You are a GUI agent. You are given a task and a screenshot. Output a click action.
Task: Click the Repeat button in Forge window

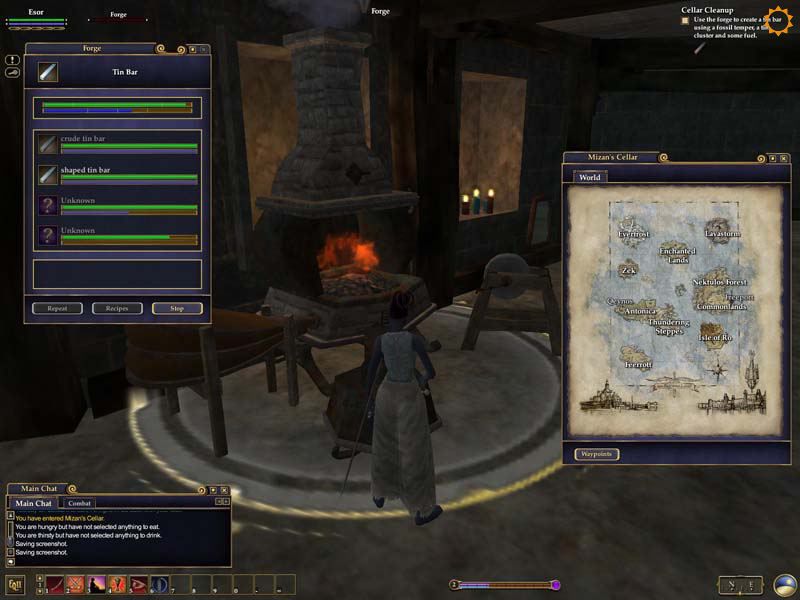point(57,308)
